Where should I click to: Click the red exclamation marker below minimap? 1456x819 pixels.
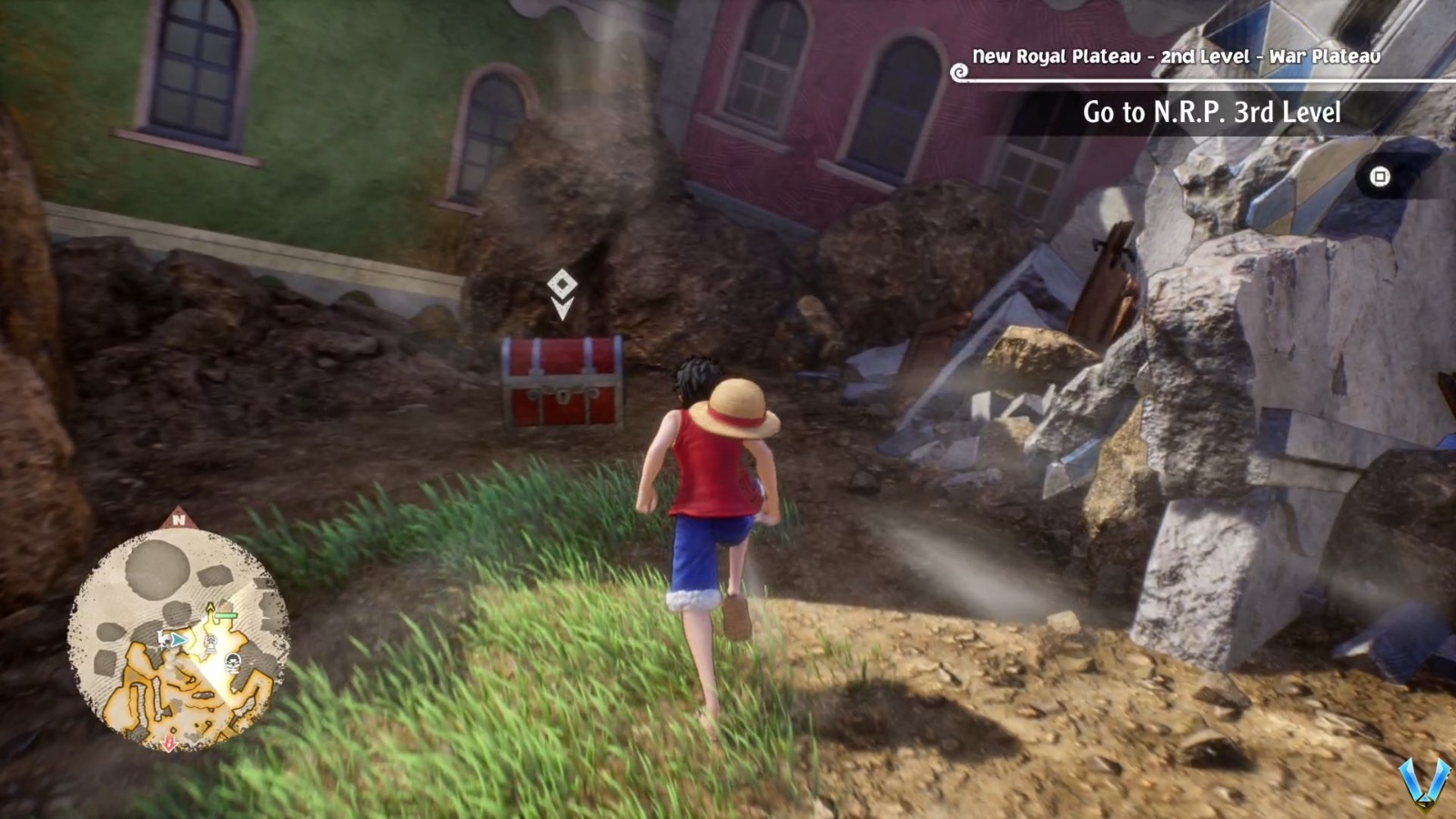(x=169, y=745)
